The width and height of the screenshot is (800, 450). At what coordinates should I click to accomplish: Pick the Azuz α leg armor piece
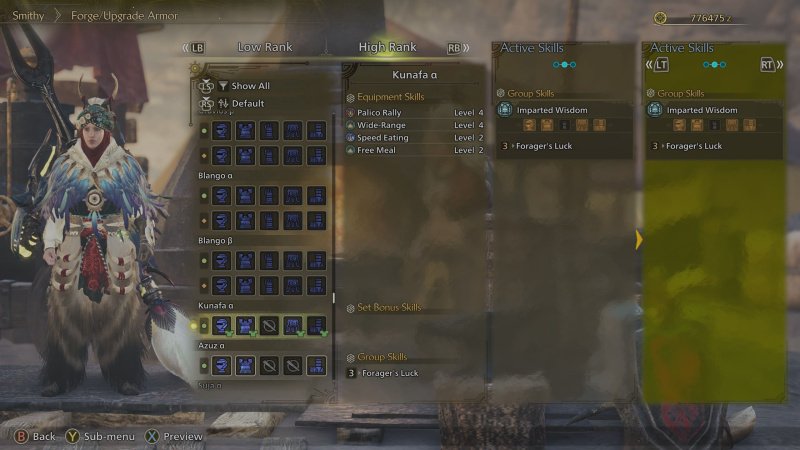(x=317, y=366)
